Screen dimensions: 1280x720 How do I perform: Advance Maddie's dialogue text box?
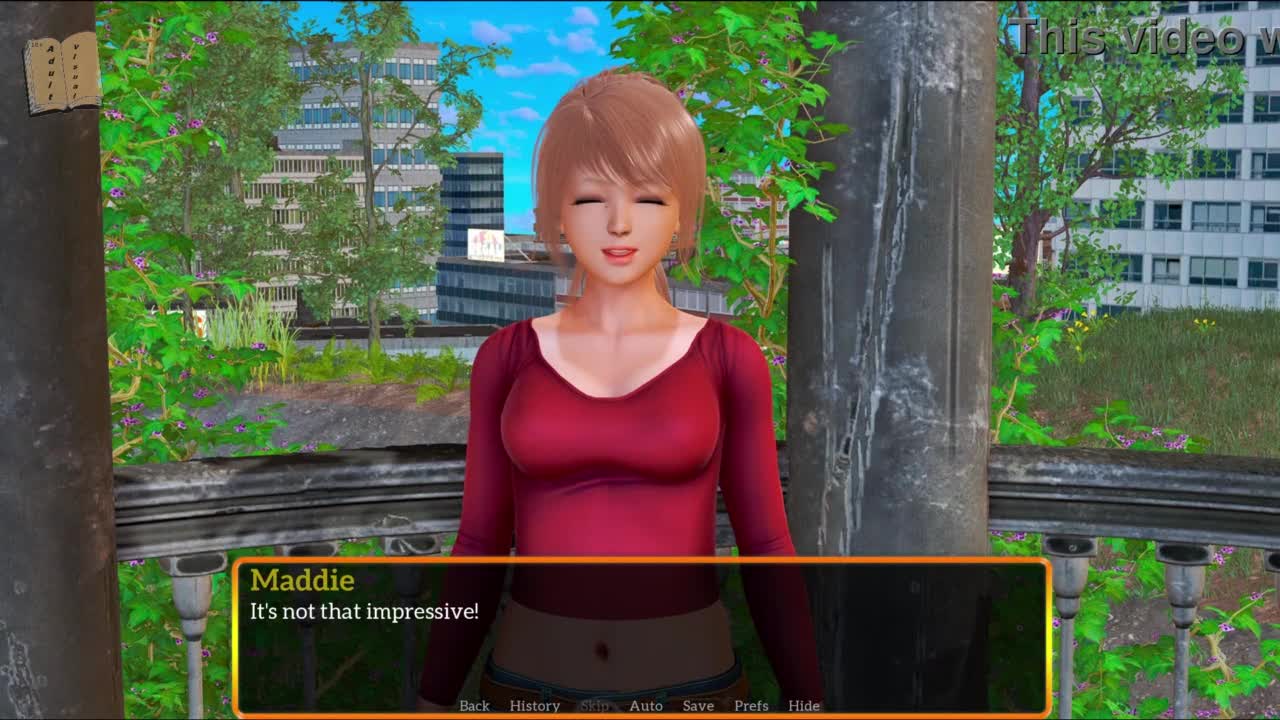pos(640,630)
